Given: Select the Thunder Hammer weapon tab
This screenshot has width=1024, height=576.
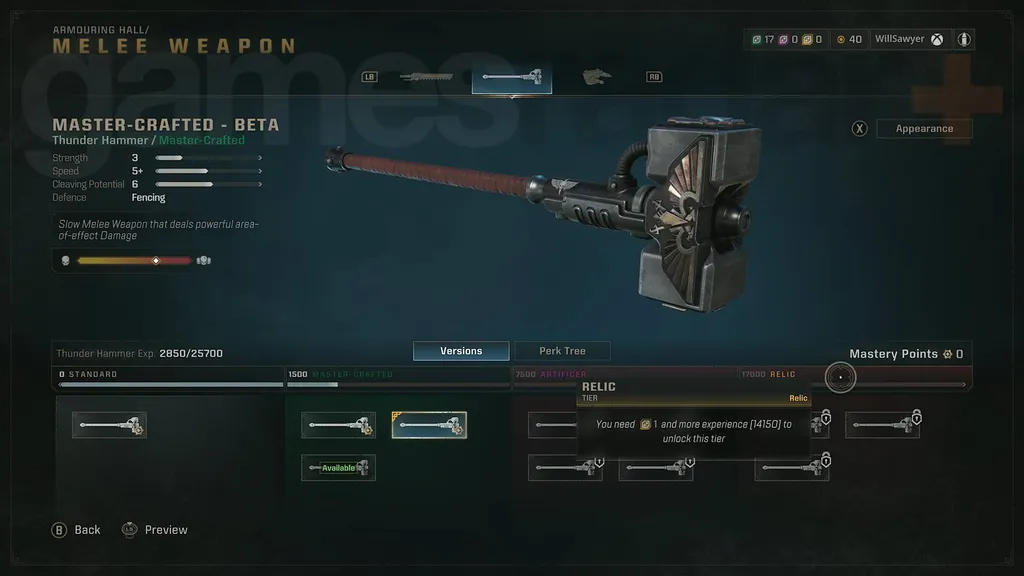Looking at the screenshot, I should (511, 77).
